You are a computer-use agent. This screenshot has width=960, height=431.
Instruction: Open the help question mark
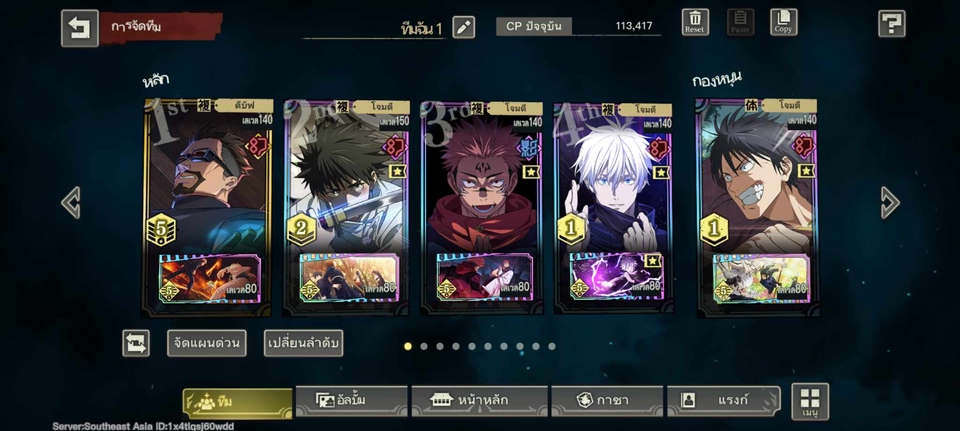pos(891,24)
